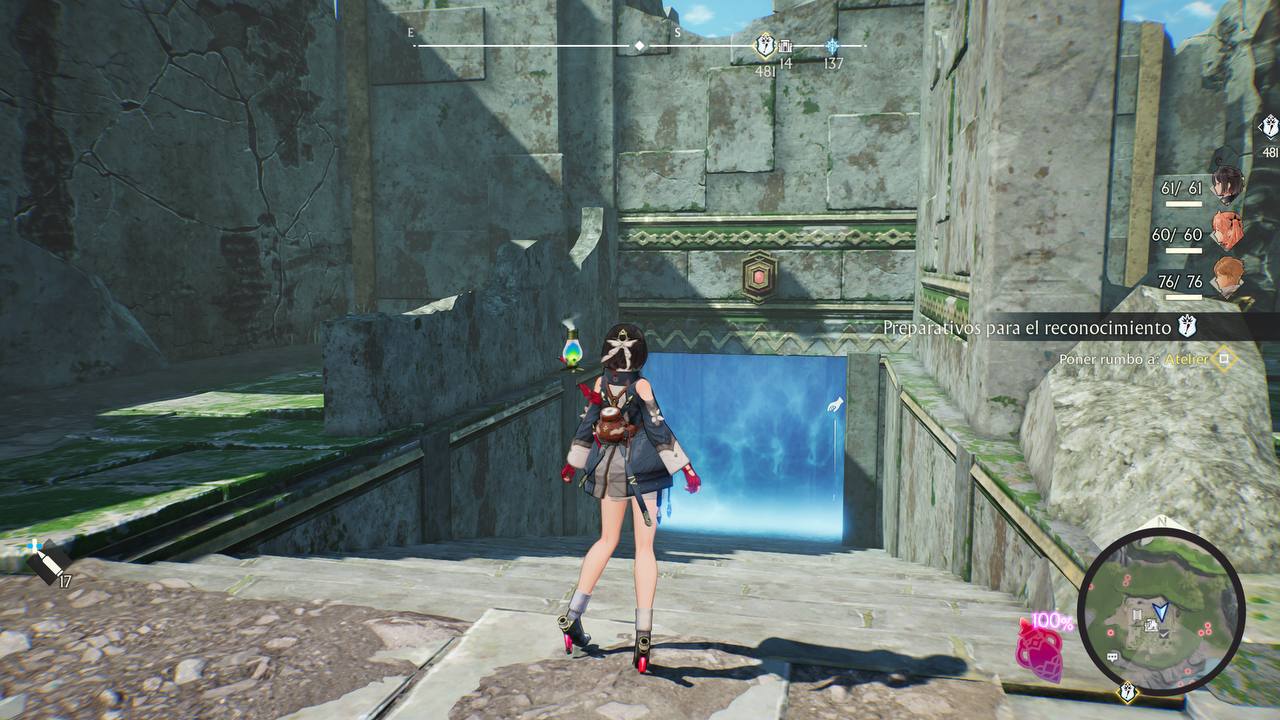The height and width of the screenshot is (720, 1280).
Task: Open the speech bubble marker on the minimap
Action: click(x=1112, y=656)
